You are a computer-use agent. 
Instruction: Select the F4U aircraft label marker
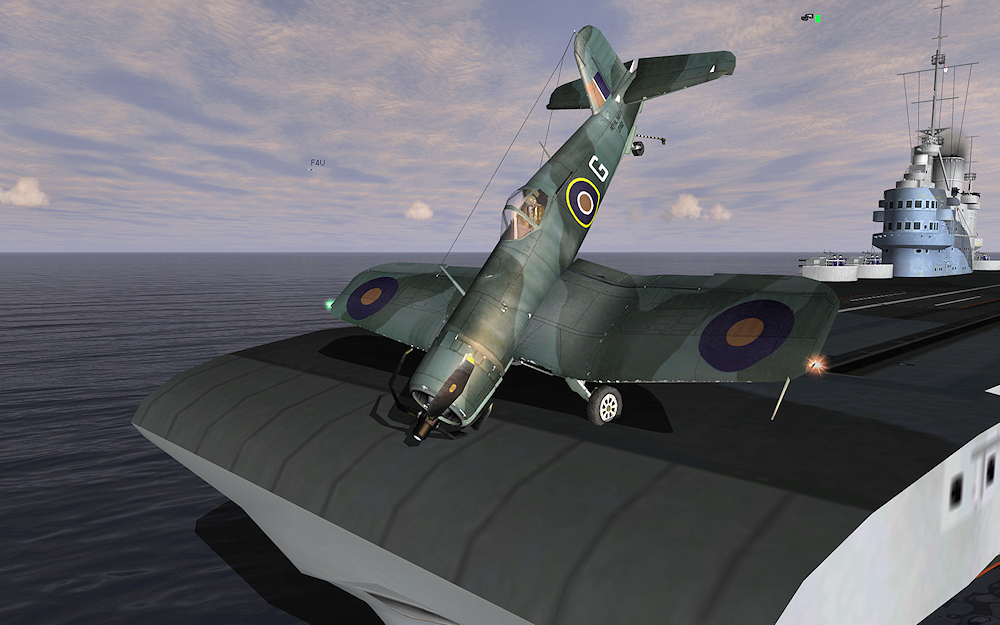317,162
